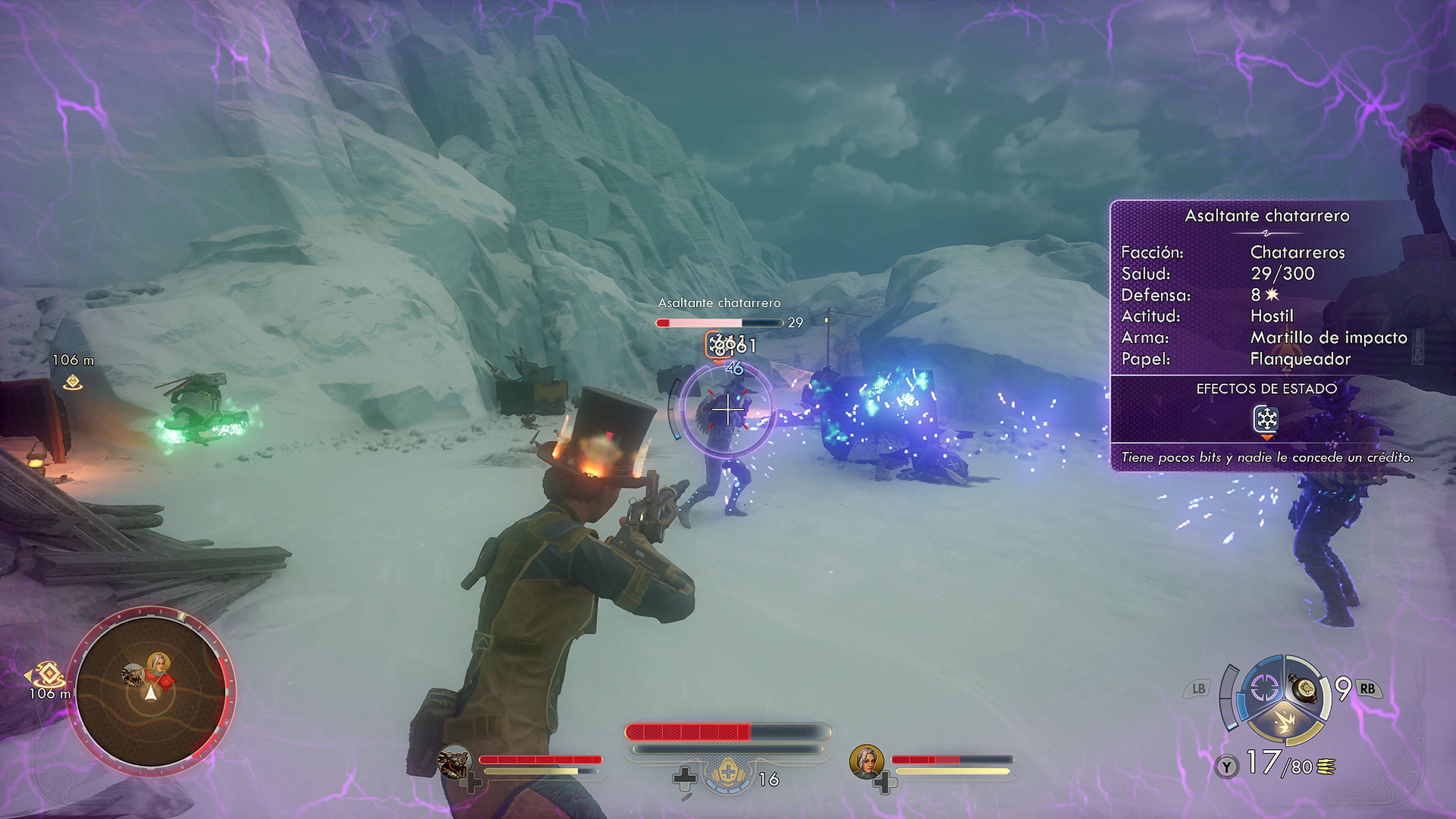
Task: Select the objective waypoint icon above the lantern
Action: click(x=73, y=382)
